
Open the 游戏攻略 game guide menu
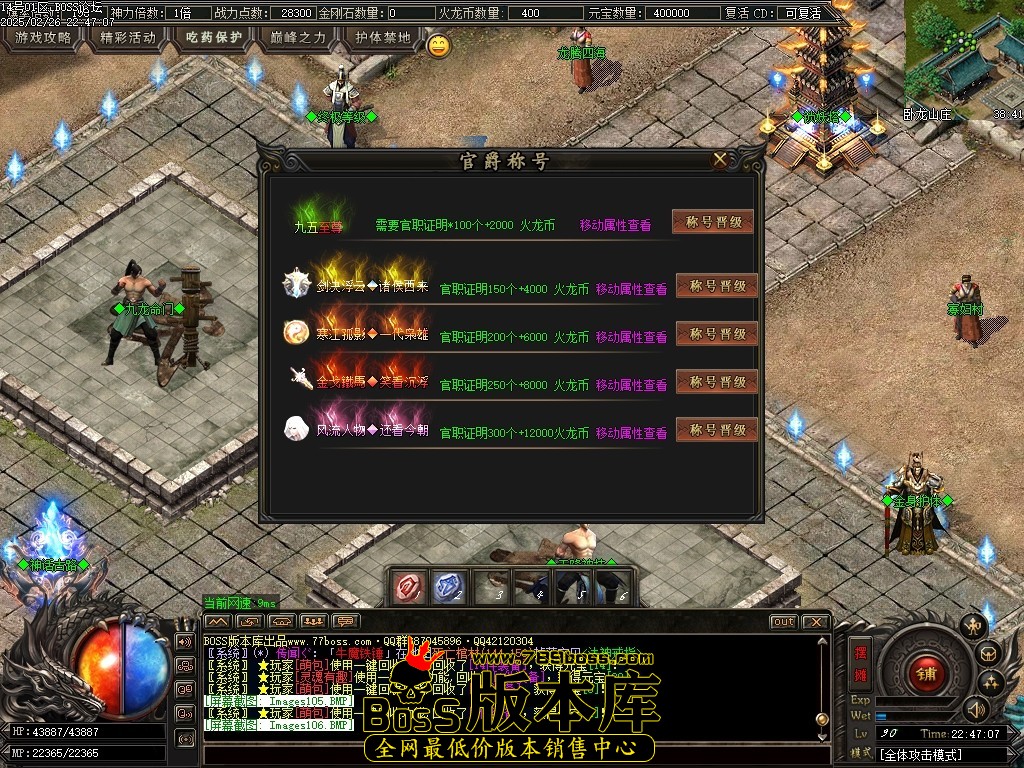pyautogui.click(x=43, y=38)
